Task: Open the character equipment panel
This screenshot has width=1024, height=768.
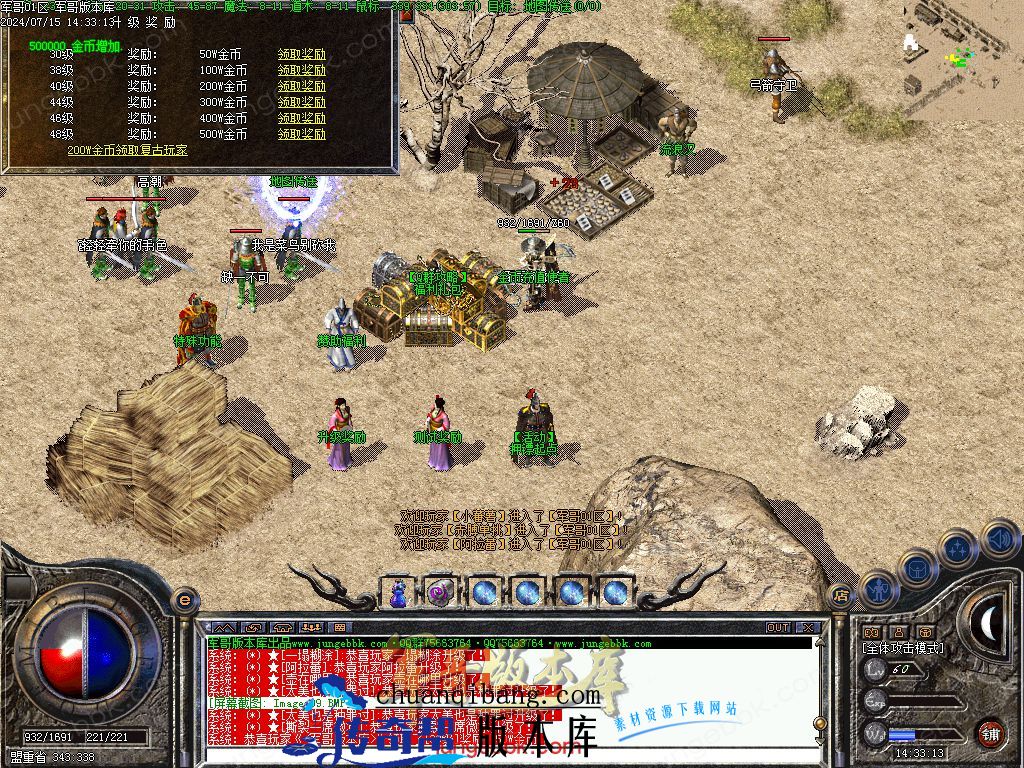Action: 877,588
